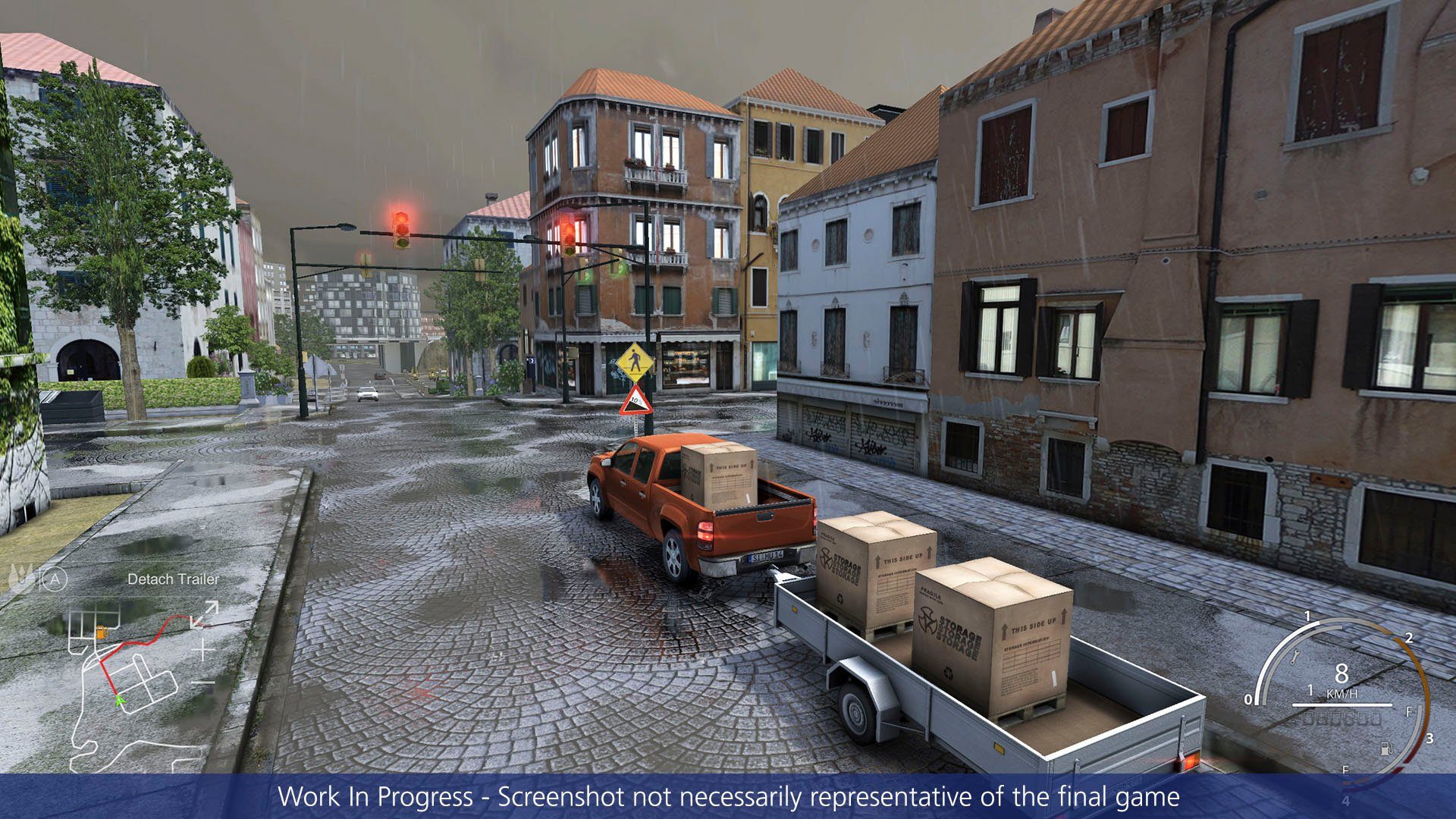Click the F full marker on the fuel gauge
1456x819 pixels.
1409,711
